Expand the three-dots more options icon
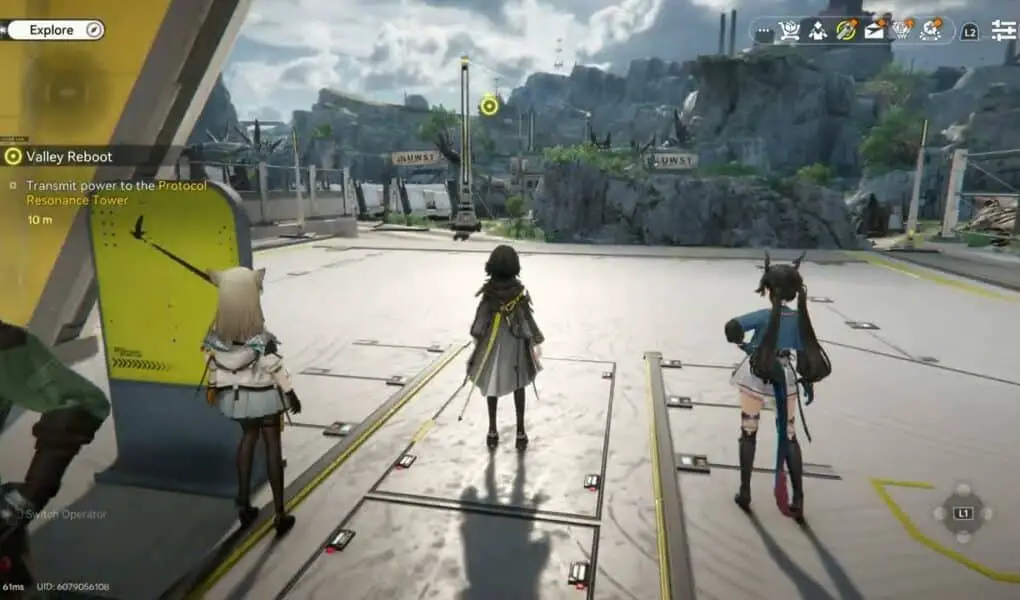Image resolution: width=1020 pixels, height=600 pixels. [x=764, y=32]
